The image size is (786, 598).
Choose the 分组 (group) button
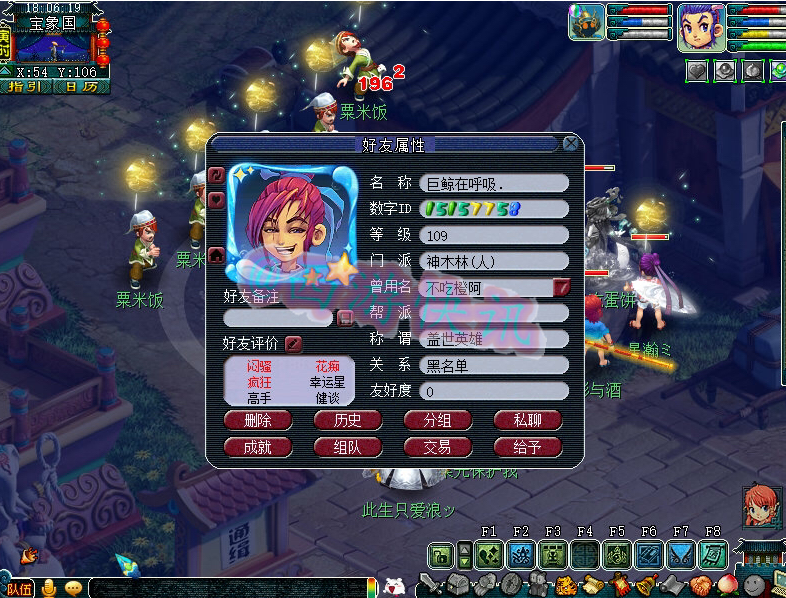pyautogui.click(x=438, y=420)
